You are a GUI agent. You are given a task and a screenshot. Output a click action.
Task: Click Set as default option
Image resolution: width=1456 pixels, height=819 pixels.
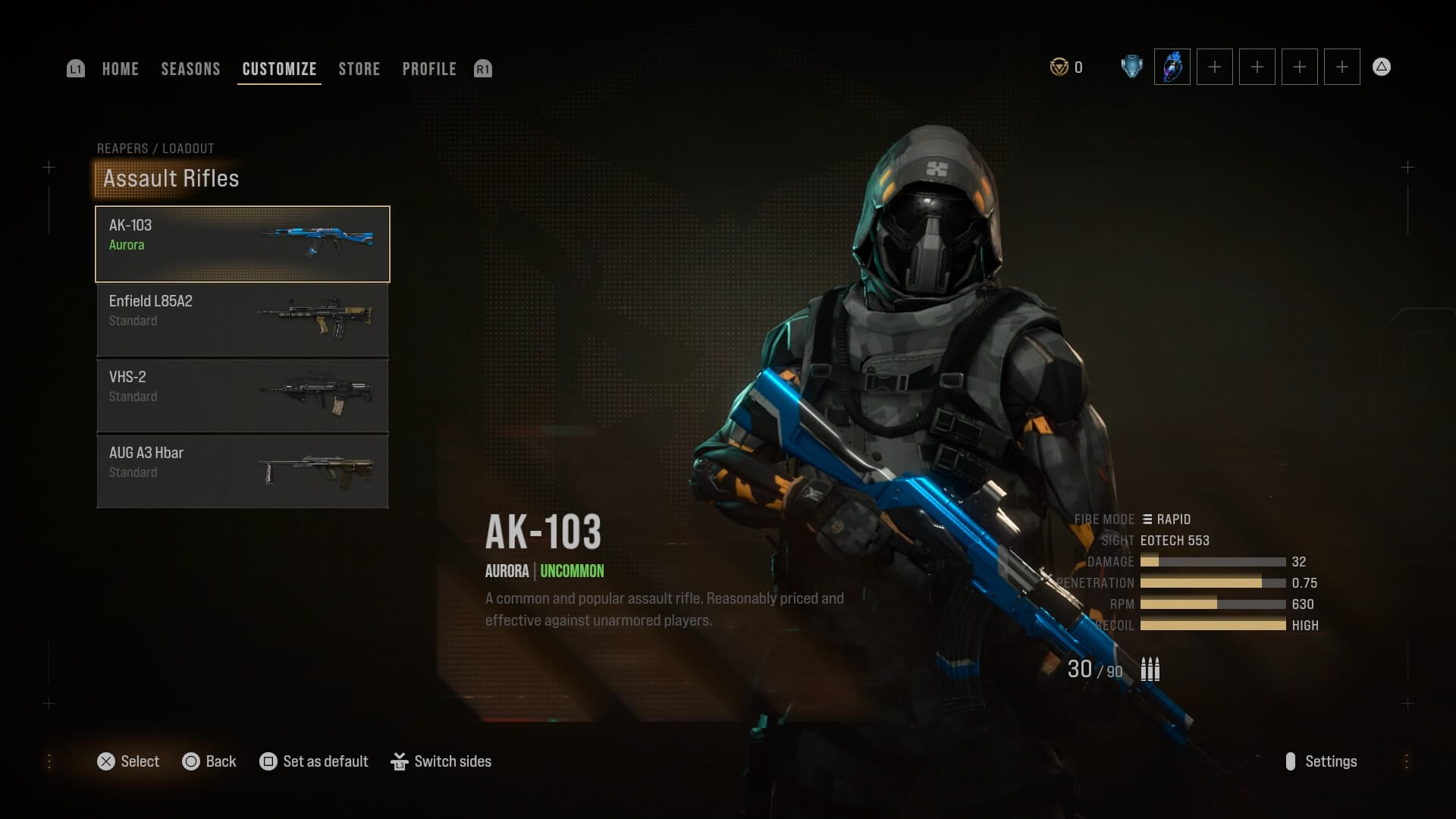click(313, 761)
